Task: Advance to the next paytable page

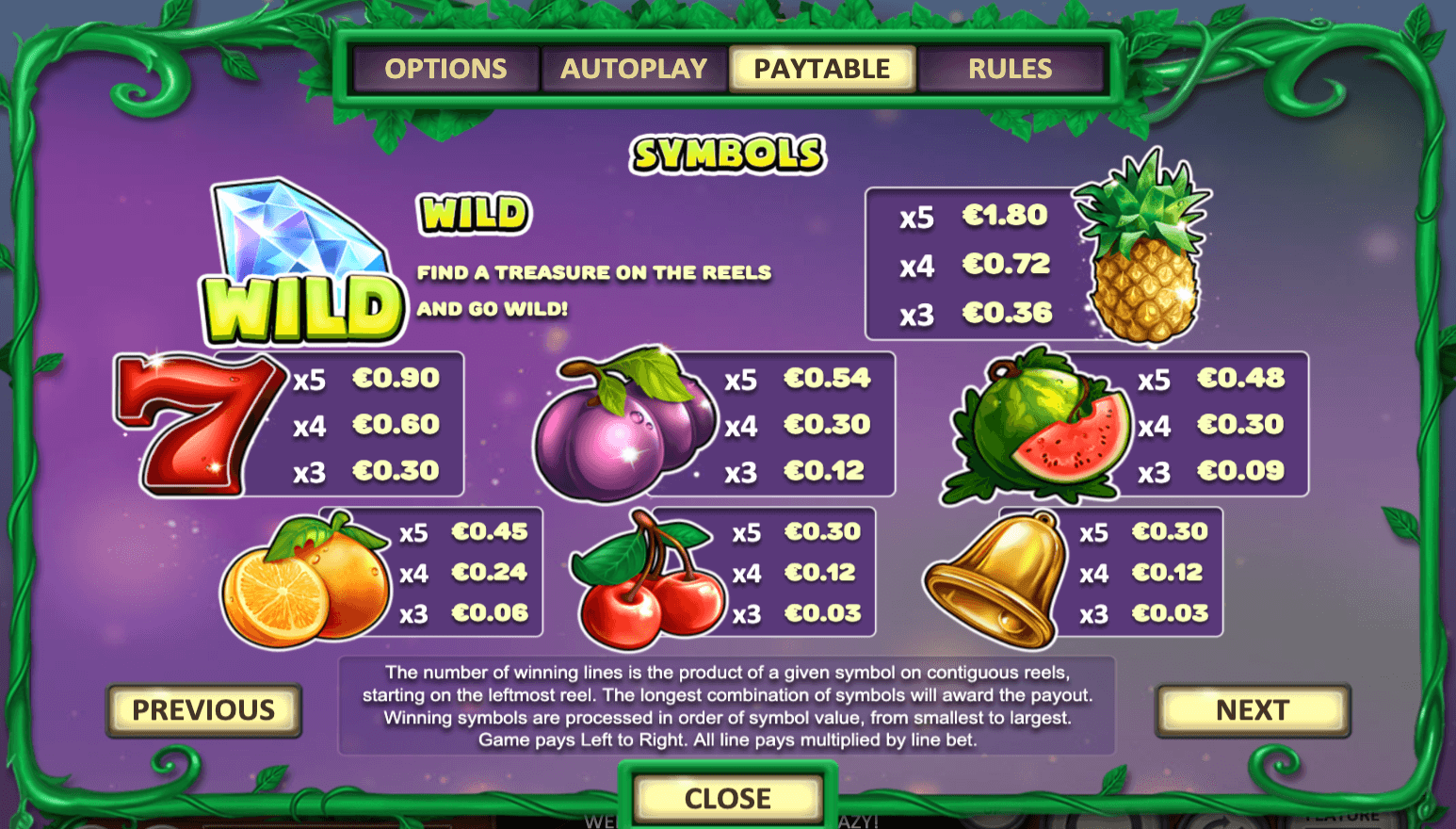Action: (1252, 710)
